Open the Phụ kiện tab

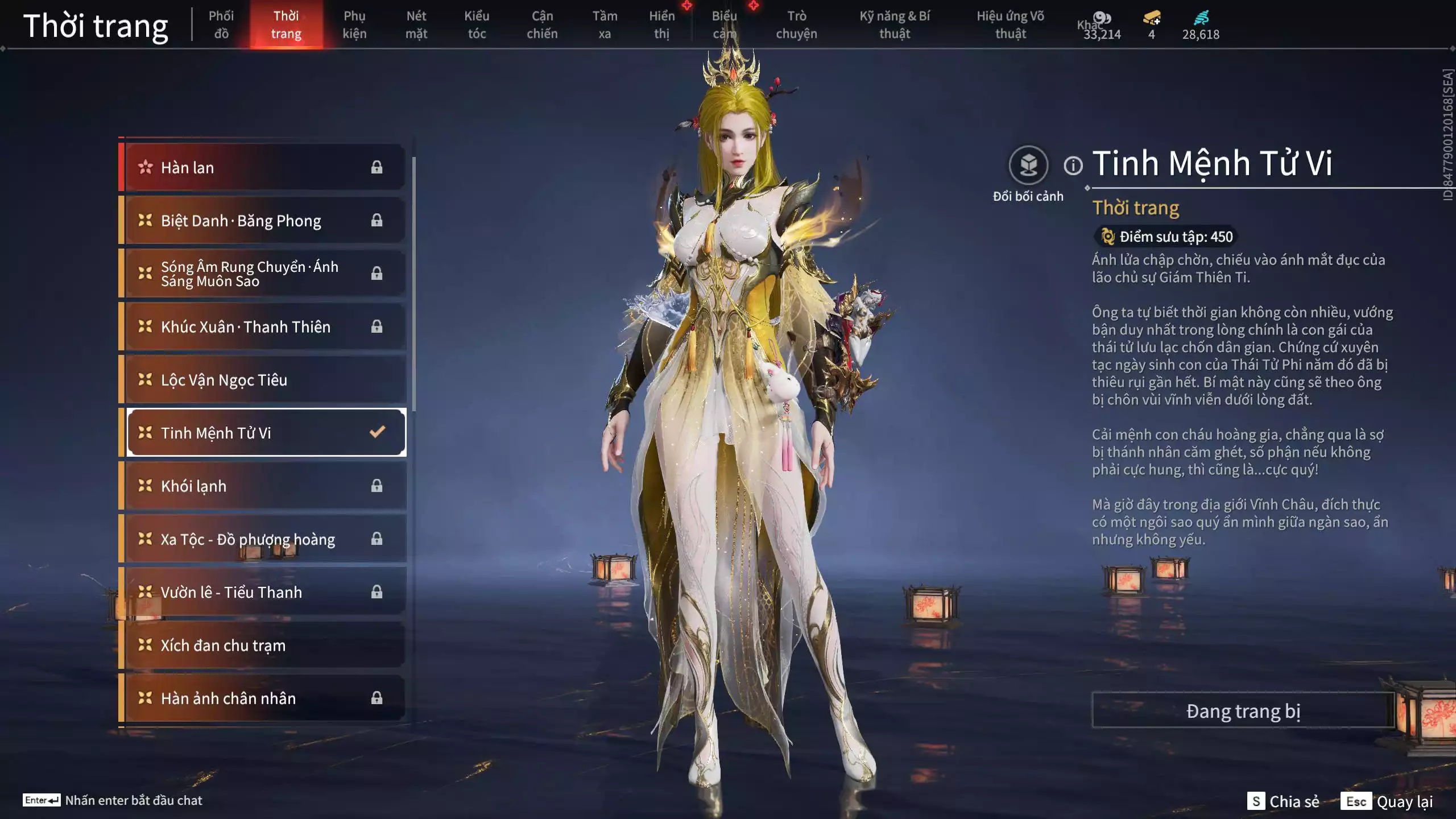[354, 25]
